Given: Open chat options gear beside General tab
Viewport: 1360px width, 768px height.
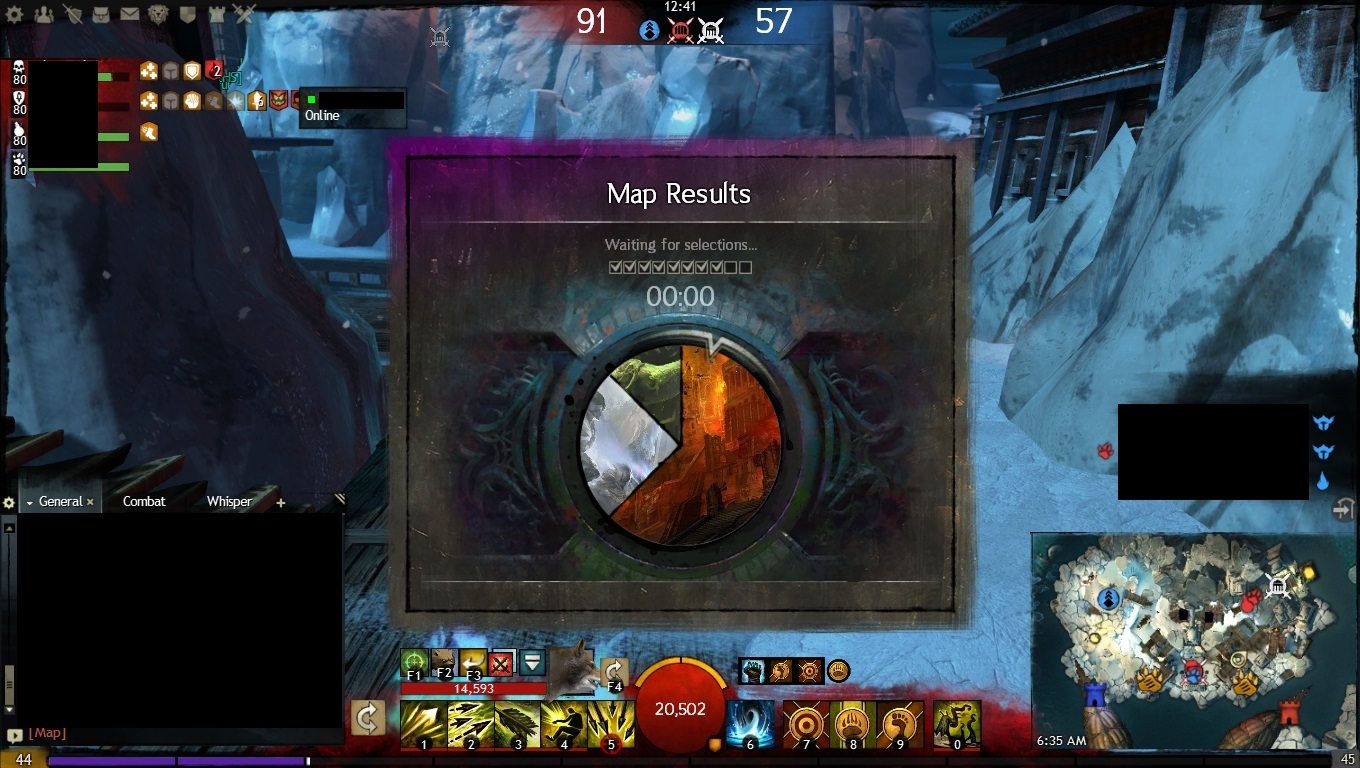Looking at the screenshot, I should coord(9,502).
